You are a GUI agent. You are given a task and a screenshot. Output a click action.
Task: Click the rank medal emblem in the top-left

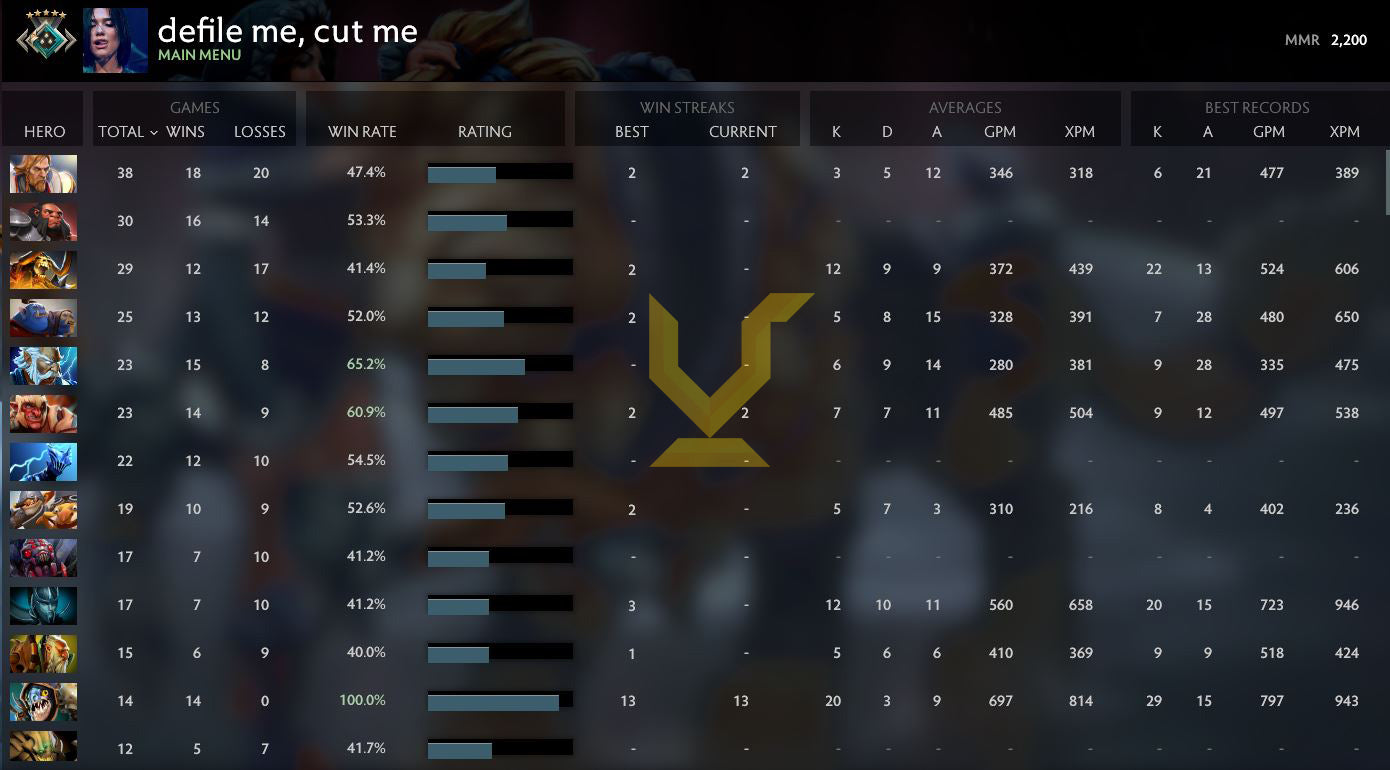click(x=40, y=40)
